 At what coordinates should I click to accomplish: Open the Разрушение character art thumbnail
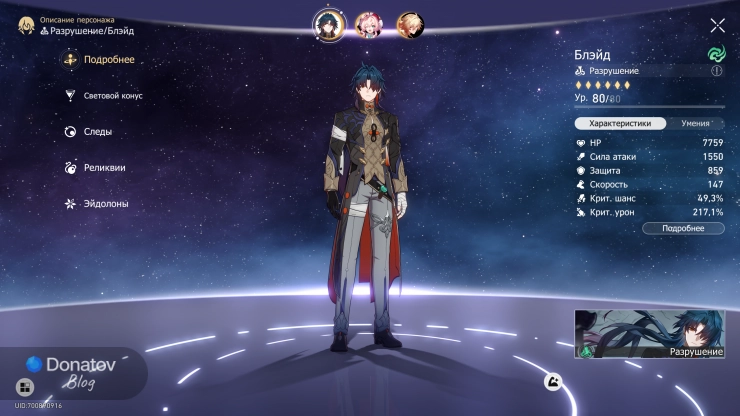[x=651, y=334]
